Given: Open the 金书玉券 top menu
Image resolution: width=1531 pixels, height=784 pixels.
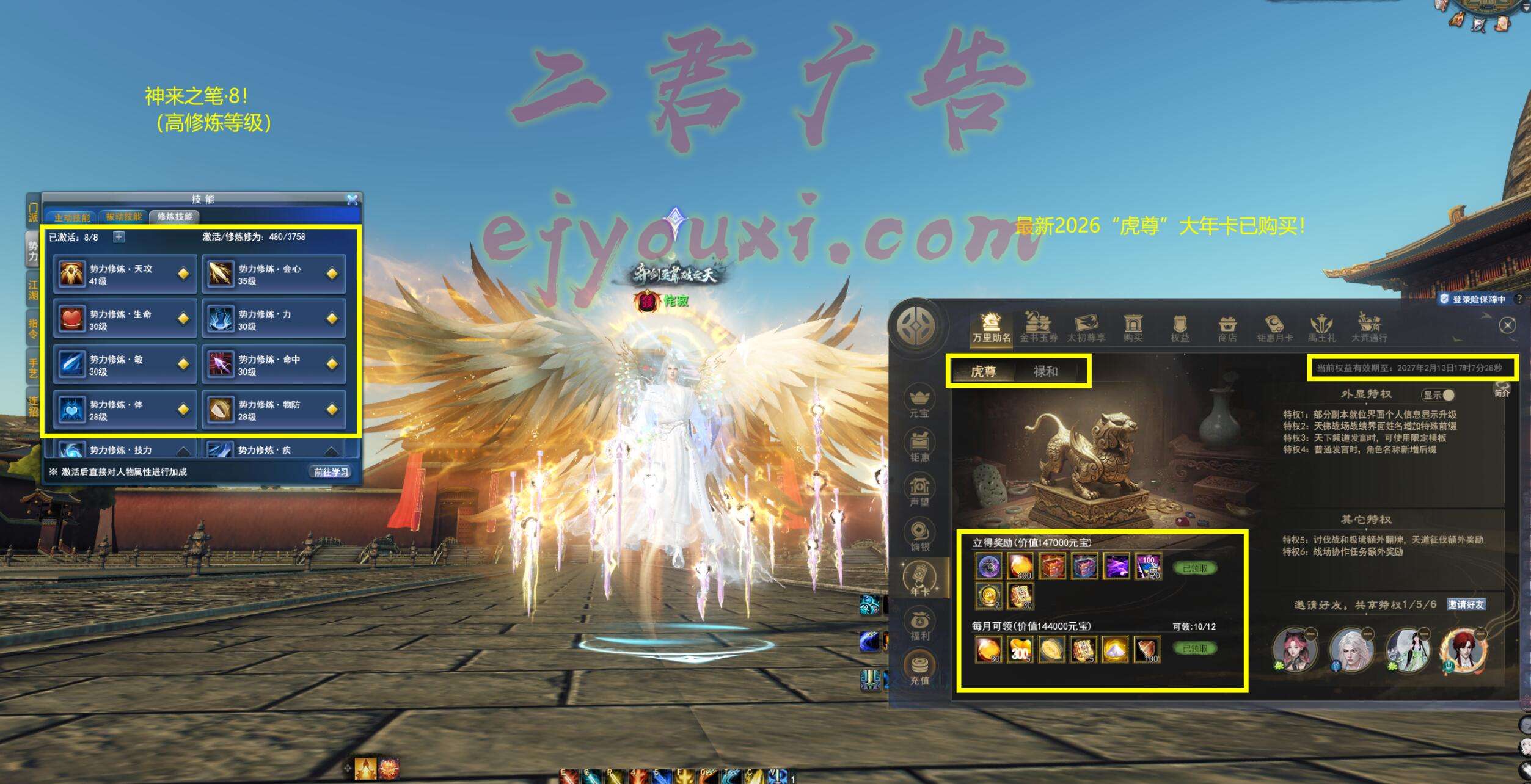Looking at the screenshot, I should 1038,327.
